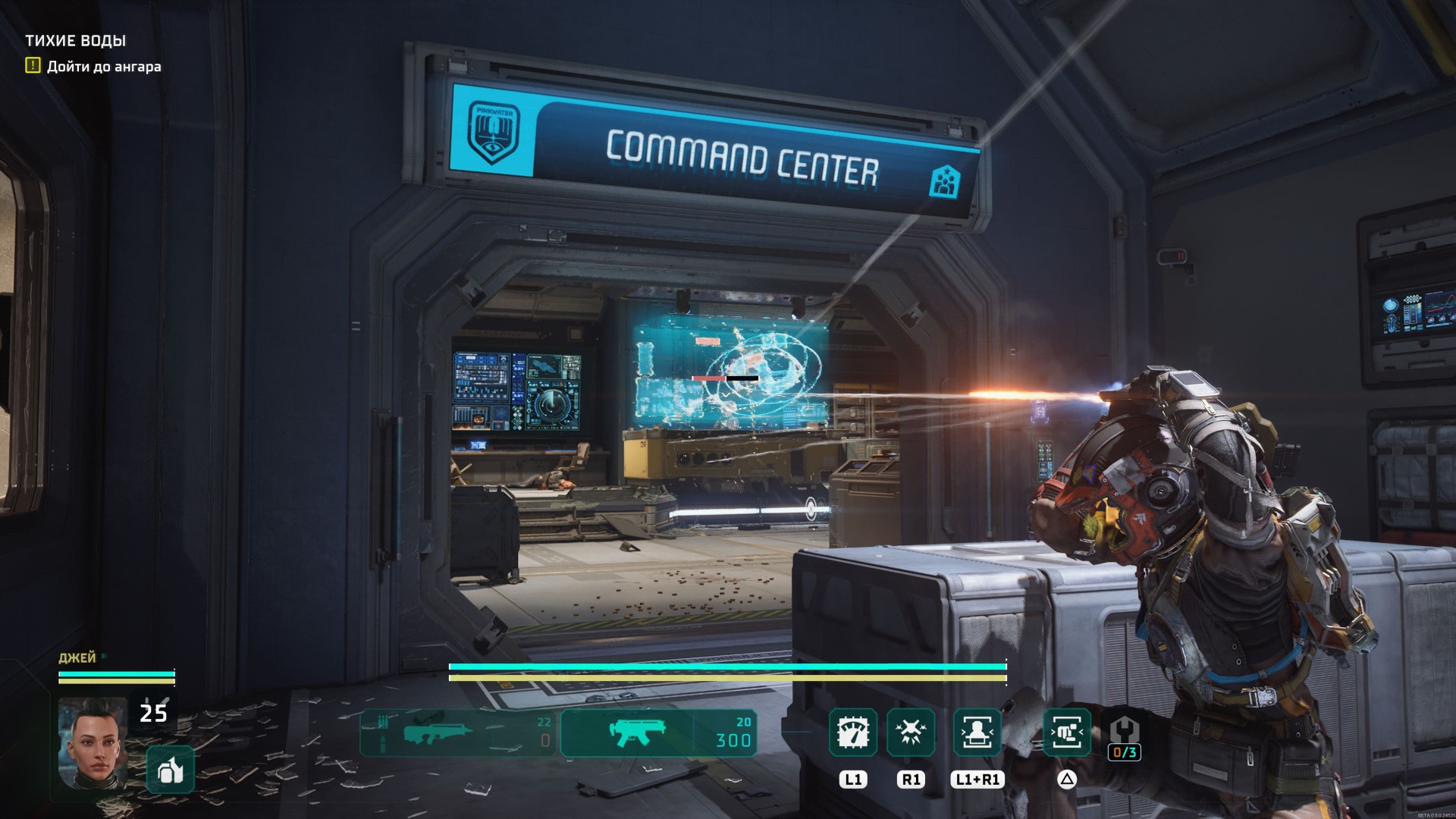The height and width of the screenshot is (819, 1456).
Task: Activate the gauge chip ability
Action: pyautogui.click(x=853, y=733)
